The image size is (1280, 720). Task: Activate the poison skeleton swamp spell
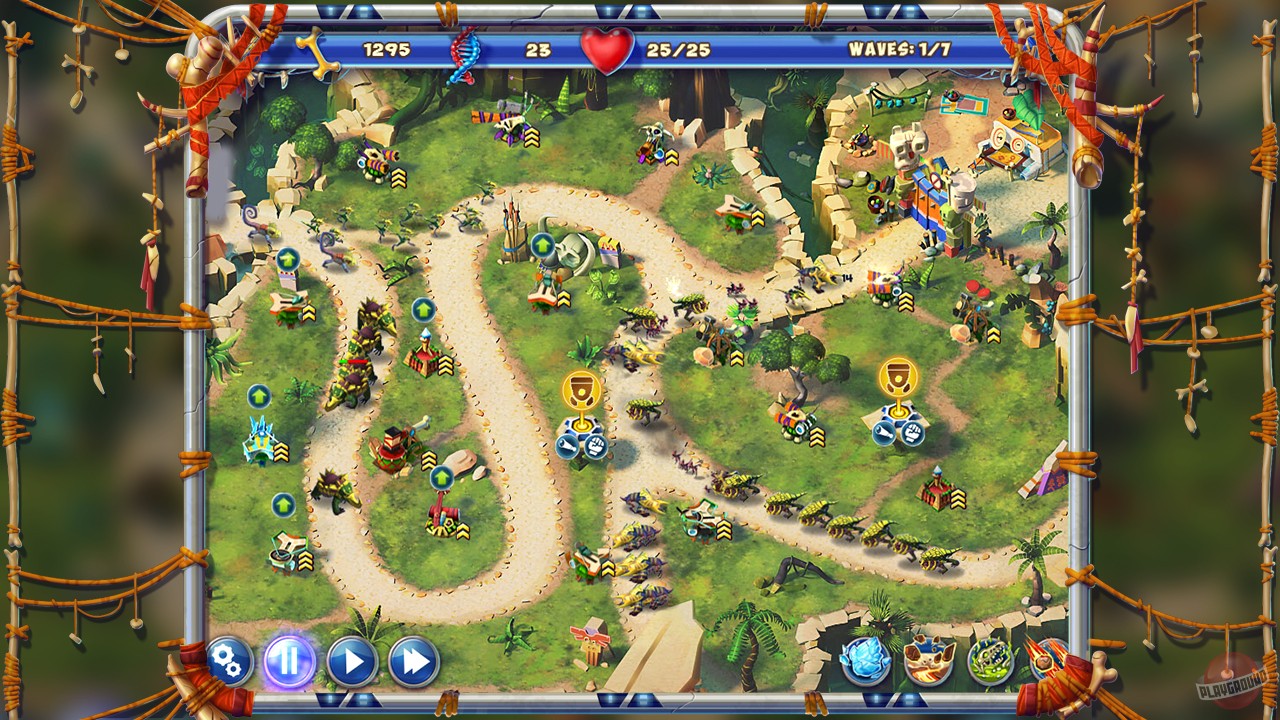[x=989, y=664]
